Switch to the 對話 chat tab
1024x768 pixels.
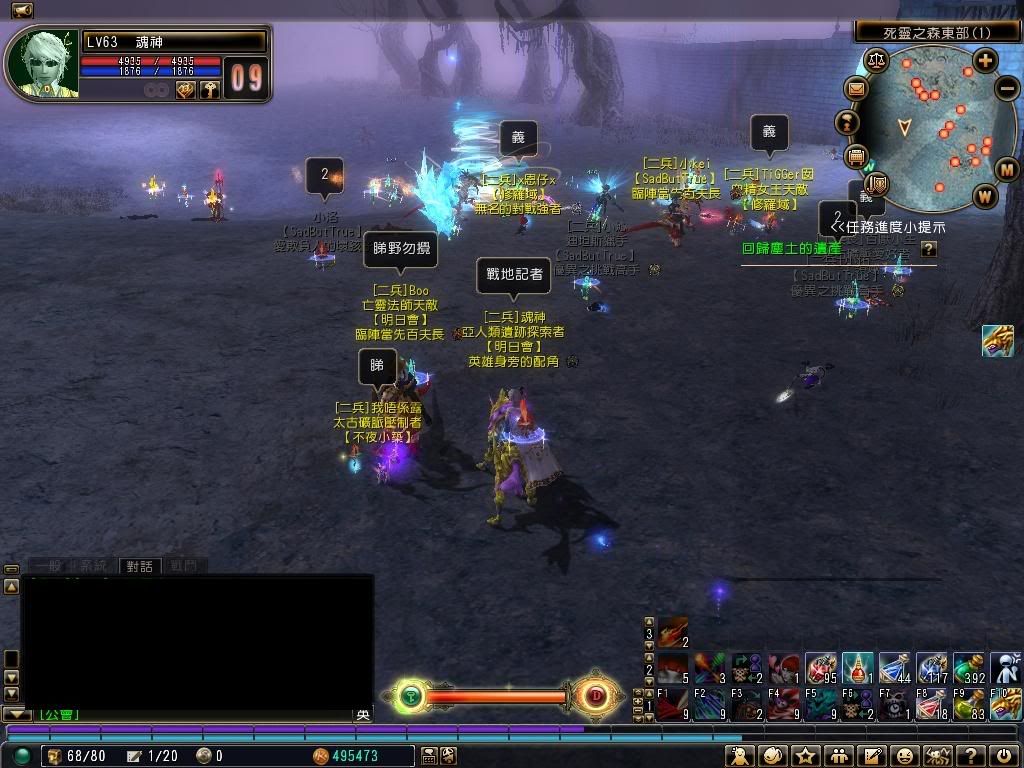[x=139, y=566]
